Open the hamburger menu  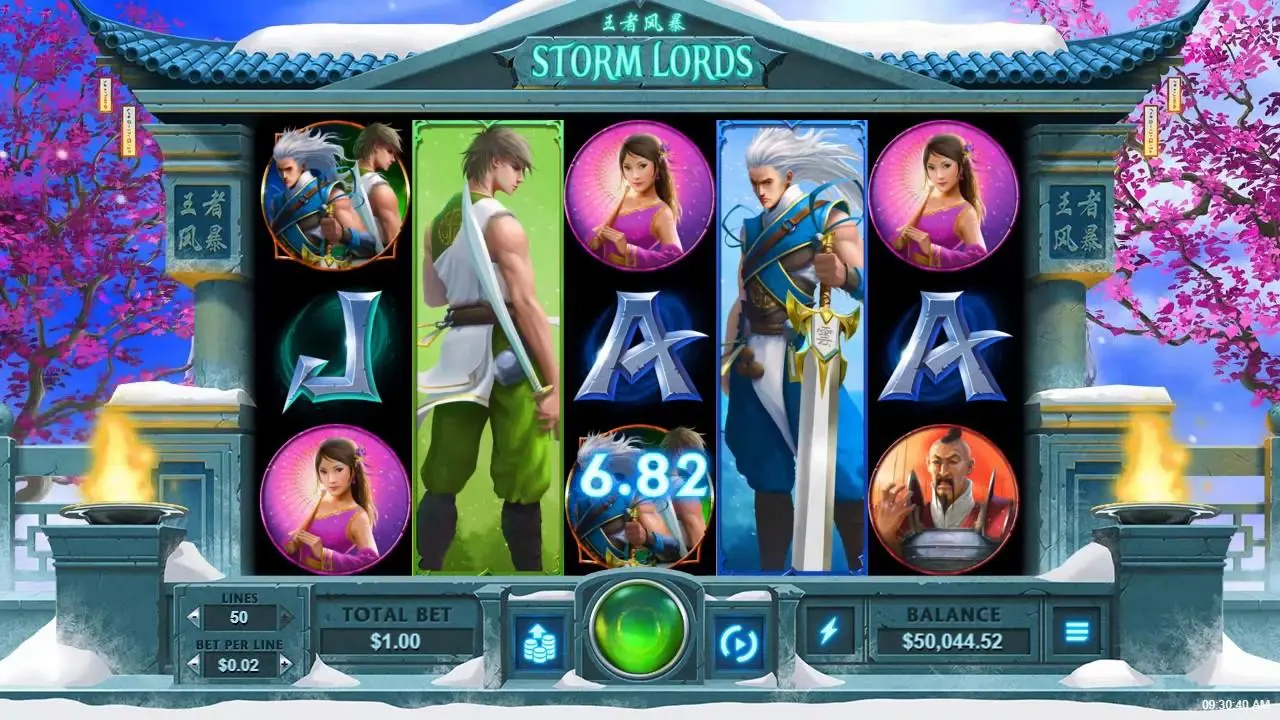click(x=1076, y=631)
